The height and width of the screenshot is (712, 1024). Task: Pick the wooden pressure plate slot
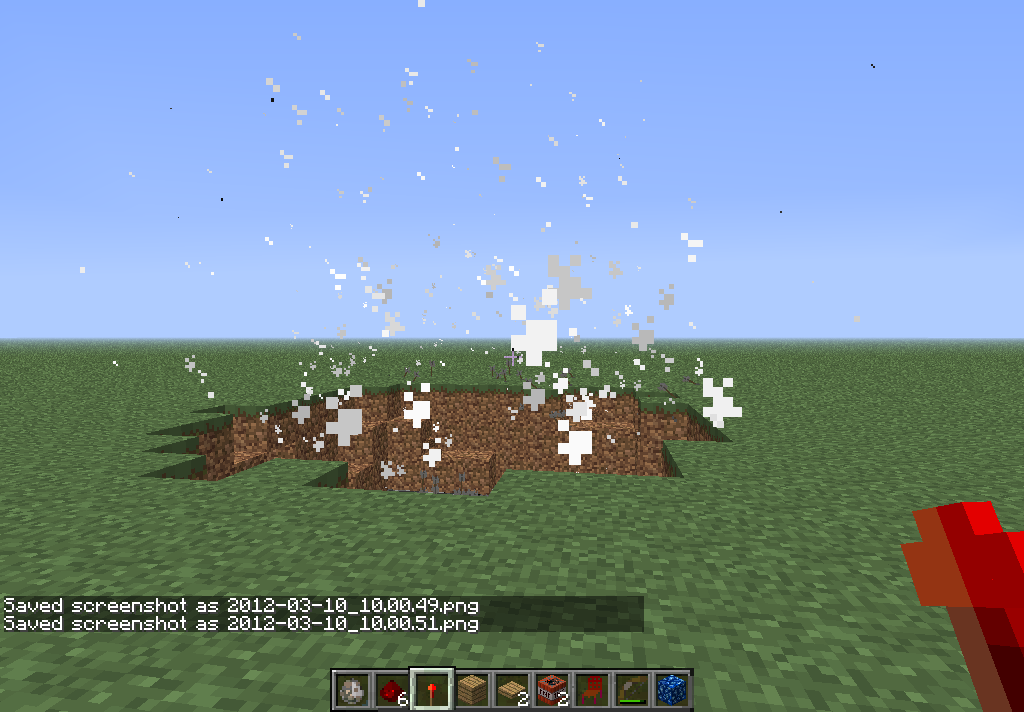click(512, 689)
